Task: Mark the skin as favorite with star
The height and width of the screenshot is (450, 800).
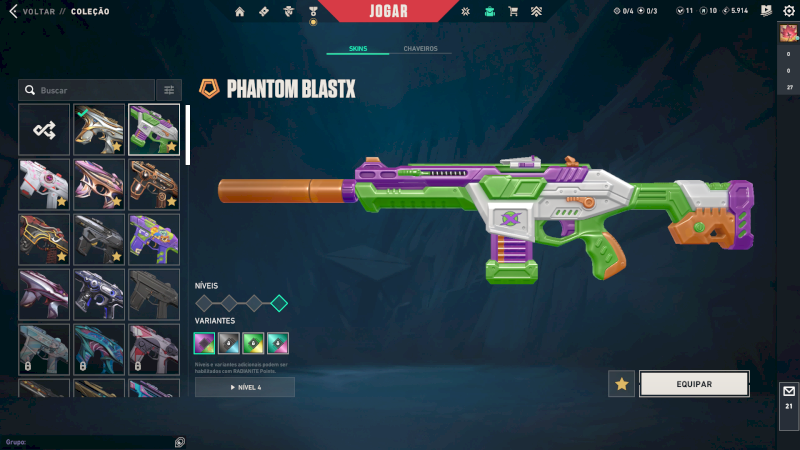Action: tap(622, 384)
